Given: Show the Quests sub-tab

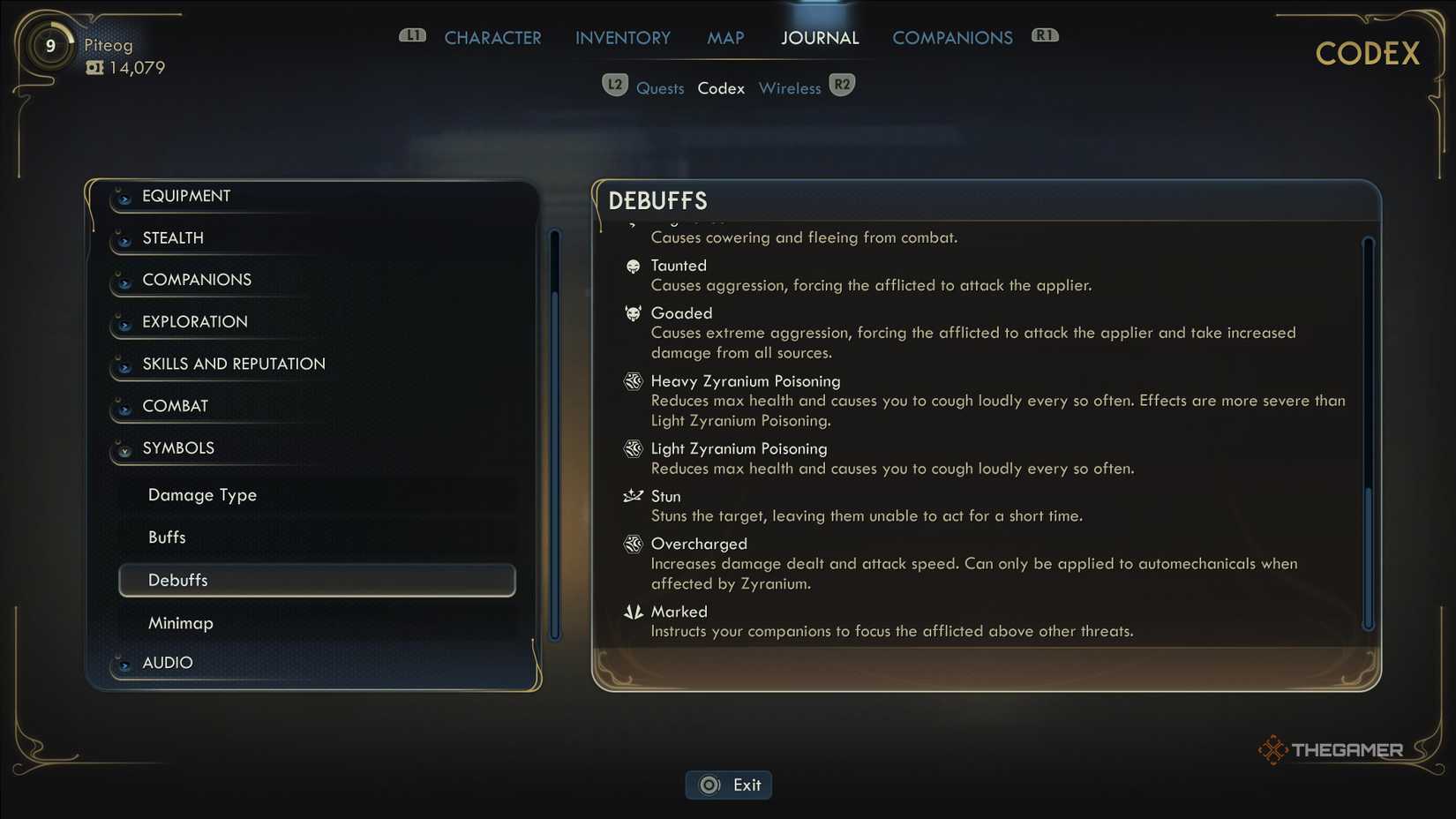Looking at the screenshot, I should [660, 88].
